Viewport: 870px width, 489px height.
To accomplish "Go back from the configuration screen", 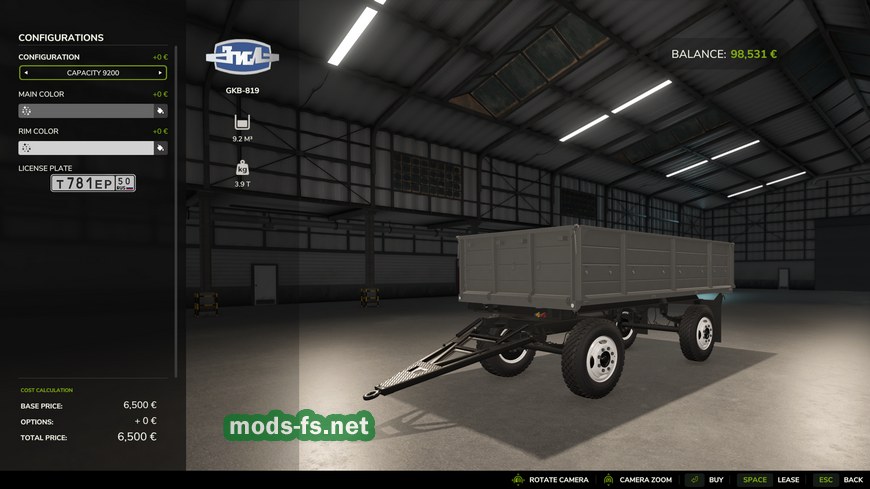I will [839, 480].
